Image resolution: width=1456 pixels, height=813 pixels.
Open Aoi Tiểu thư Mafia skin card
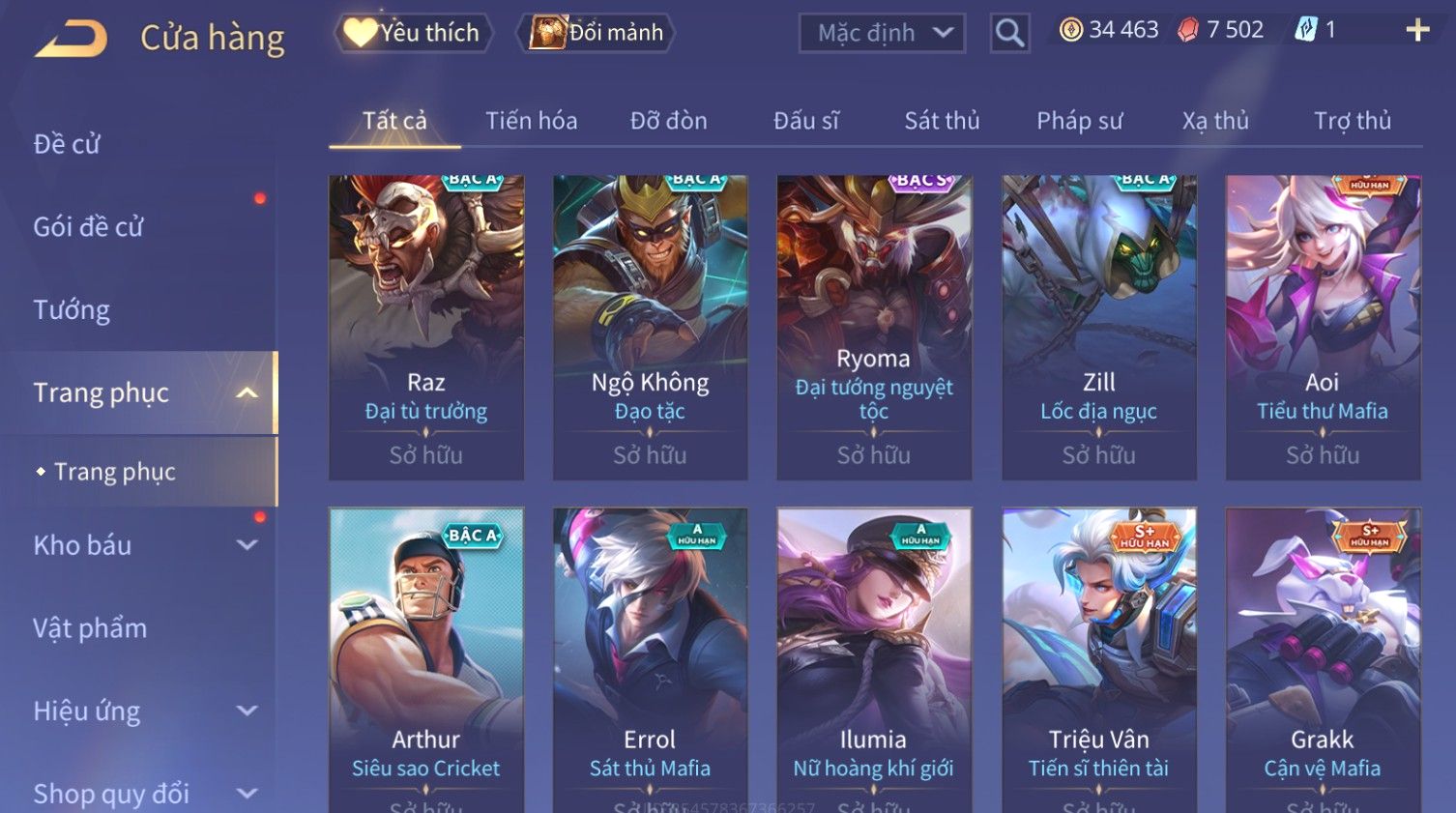click(1323, 327)
